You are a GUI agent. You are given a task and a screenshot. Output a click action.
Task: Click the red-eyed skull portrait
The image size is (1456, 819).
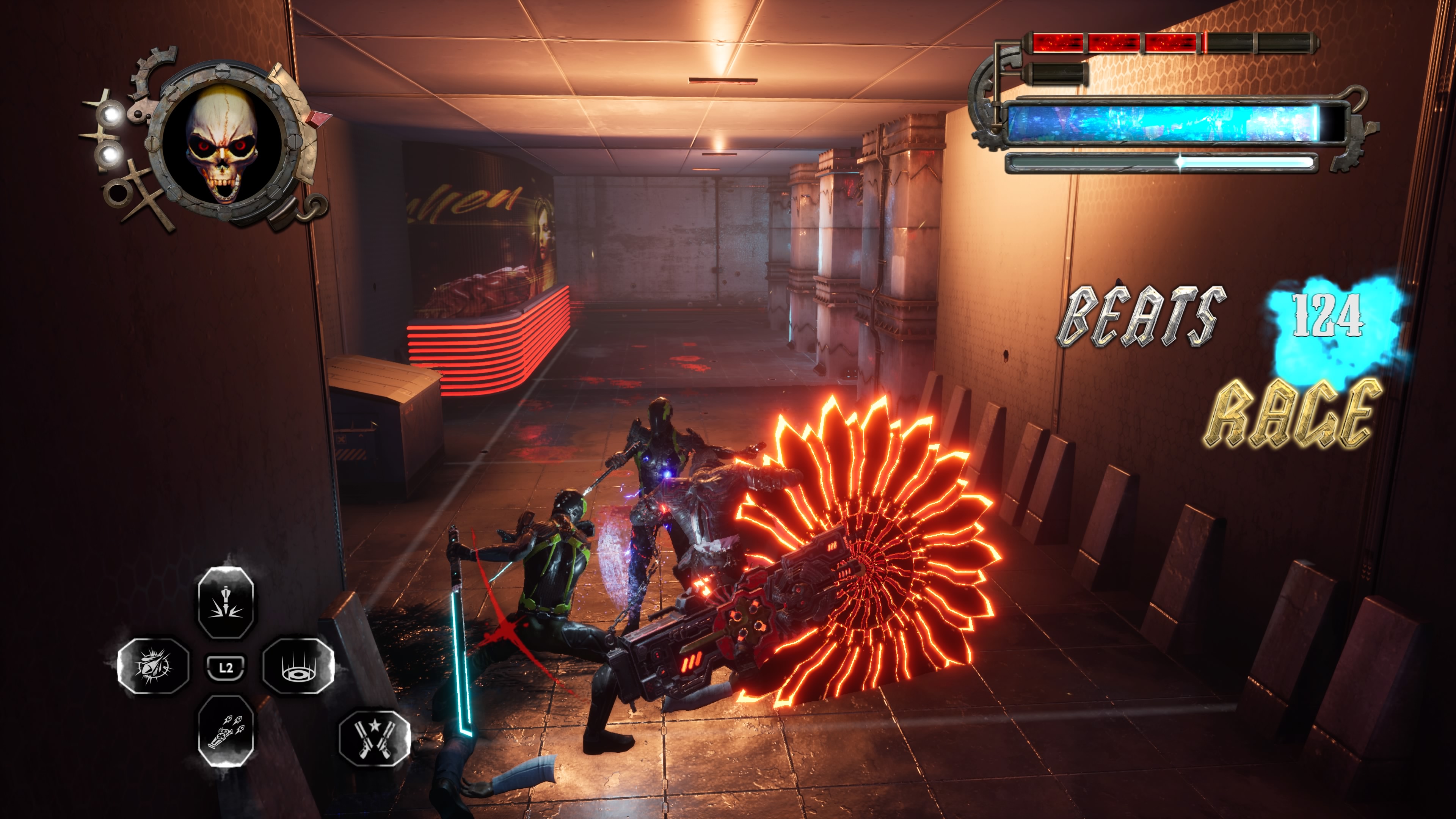point(222,144)
